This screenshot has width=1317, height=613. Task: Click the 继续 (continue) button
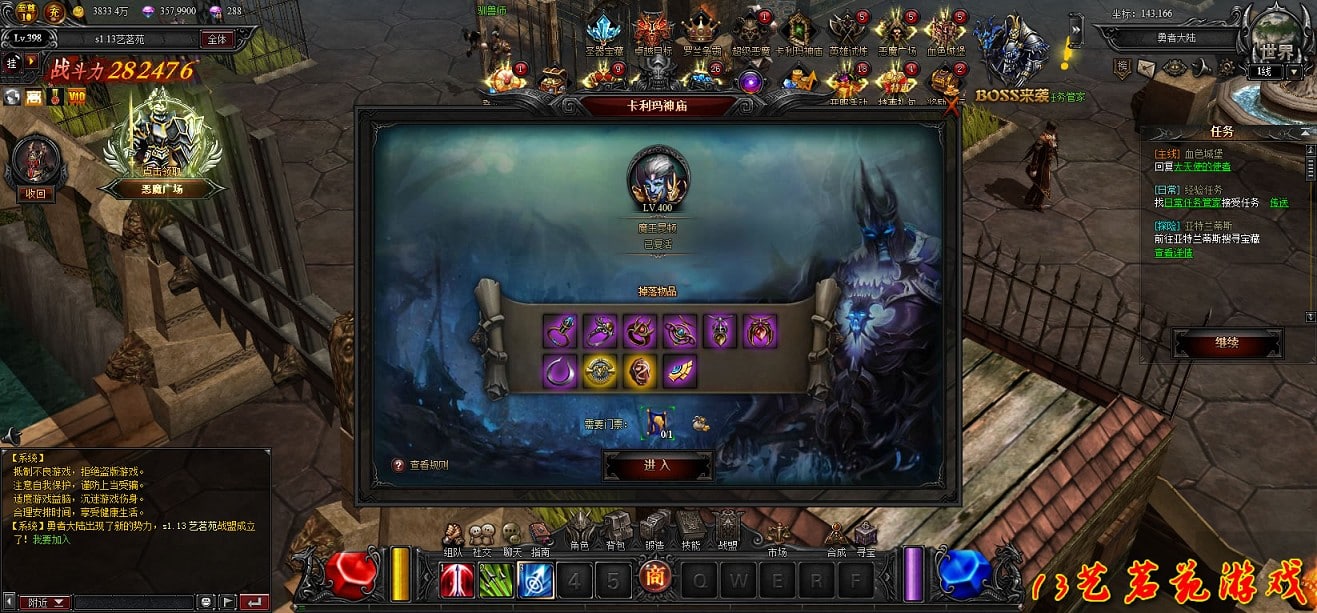click(1227, 343)
